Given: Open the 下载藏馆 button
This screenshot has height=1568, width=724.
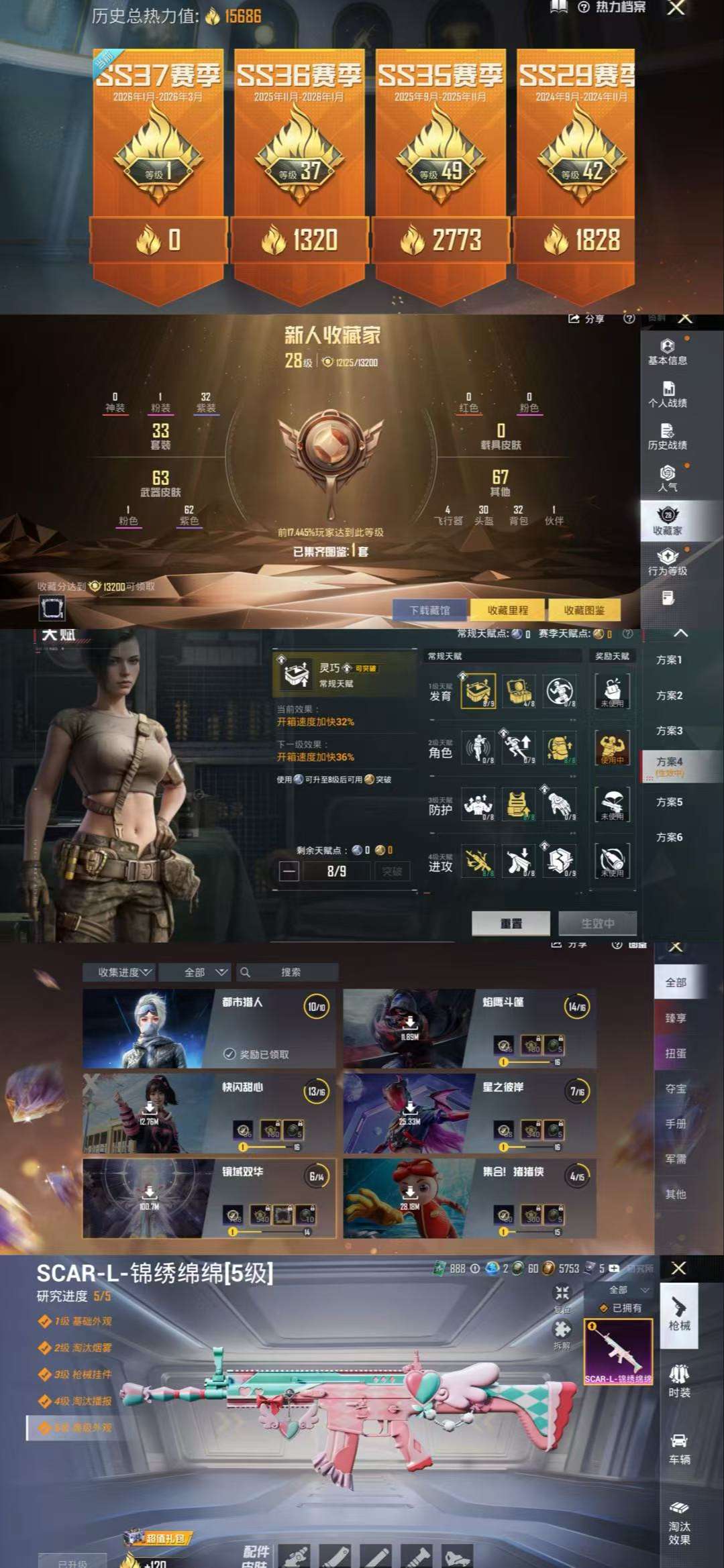Looking at the screenshot, I should click(429, 610).
